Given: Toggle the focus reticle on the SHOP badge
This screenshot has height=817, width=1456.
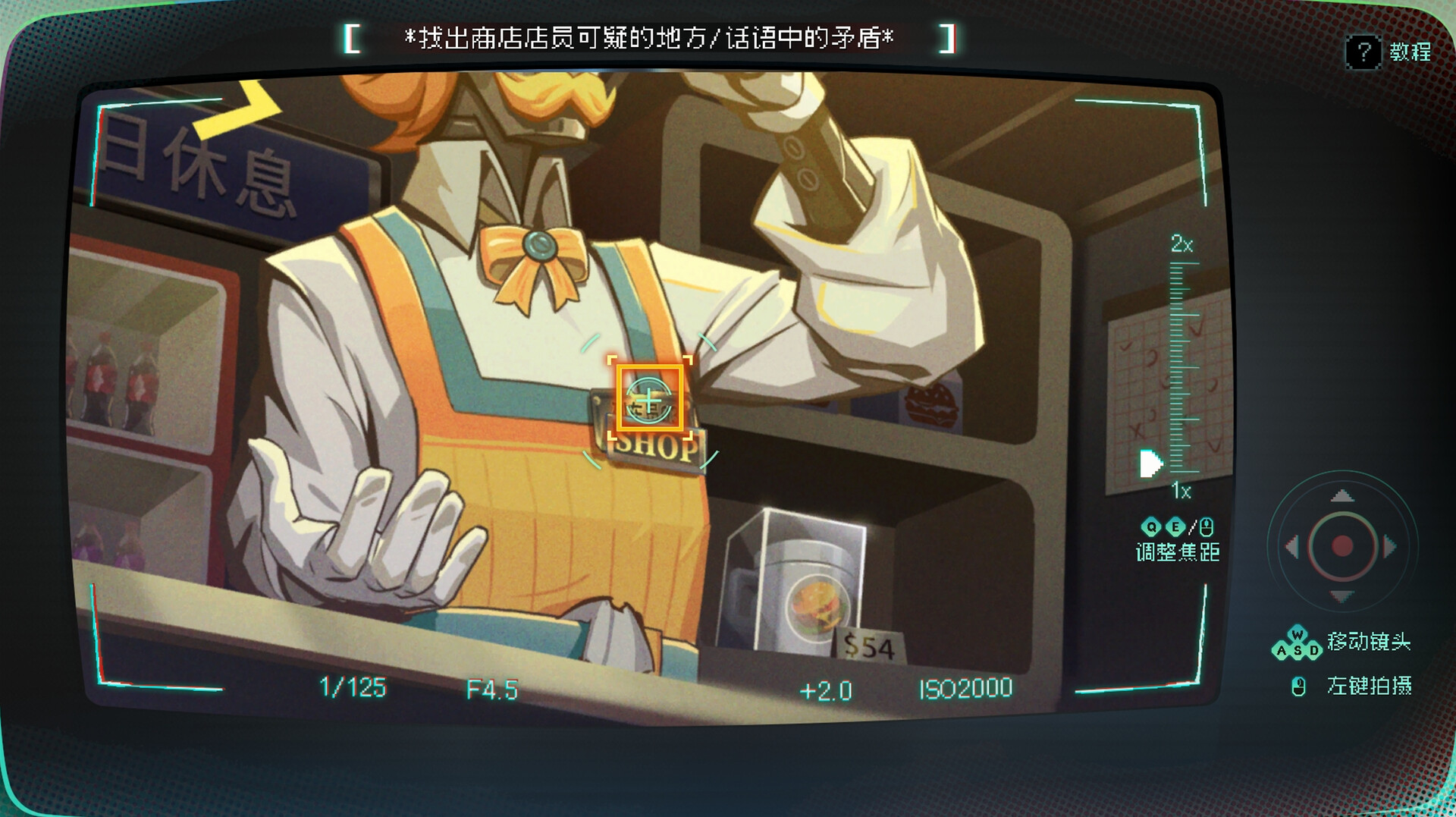Looking at the screenshot, I should coord(650,399).
